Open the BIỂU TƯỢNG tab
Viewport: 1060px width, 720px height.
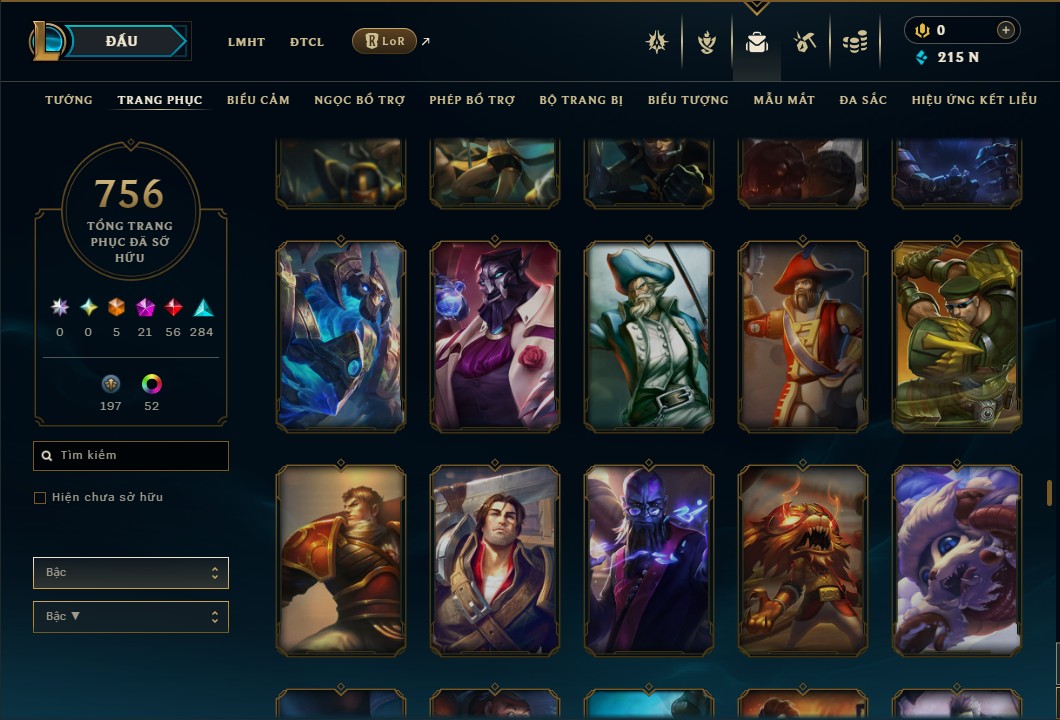[688, 100]
